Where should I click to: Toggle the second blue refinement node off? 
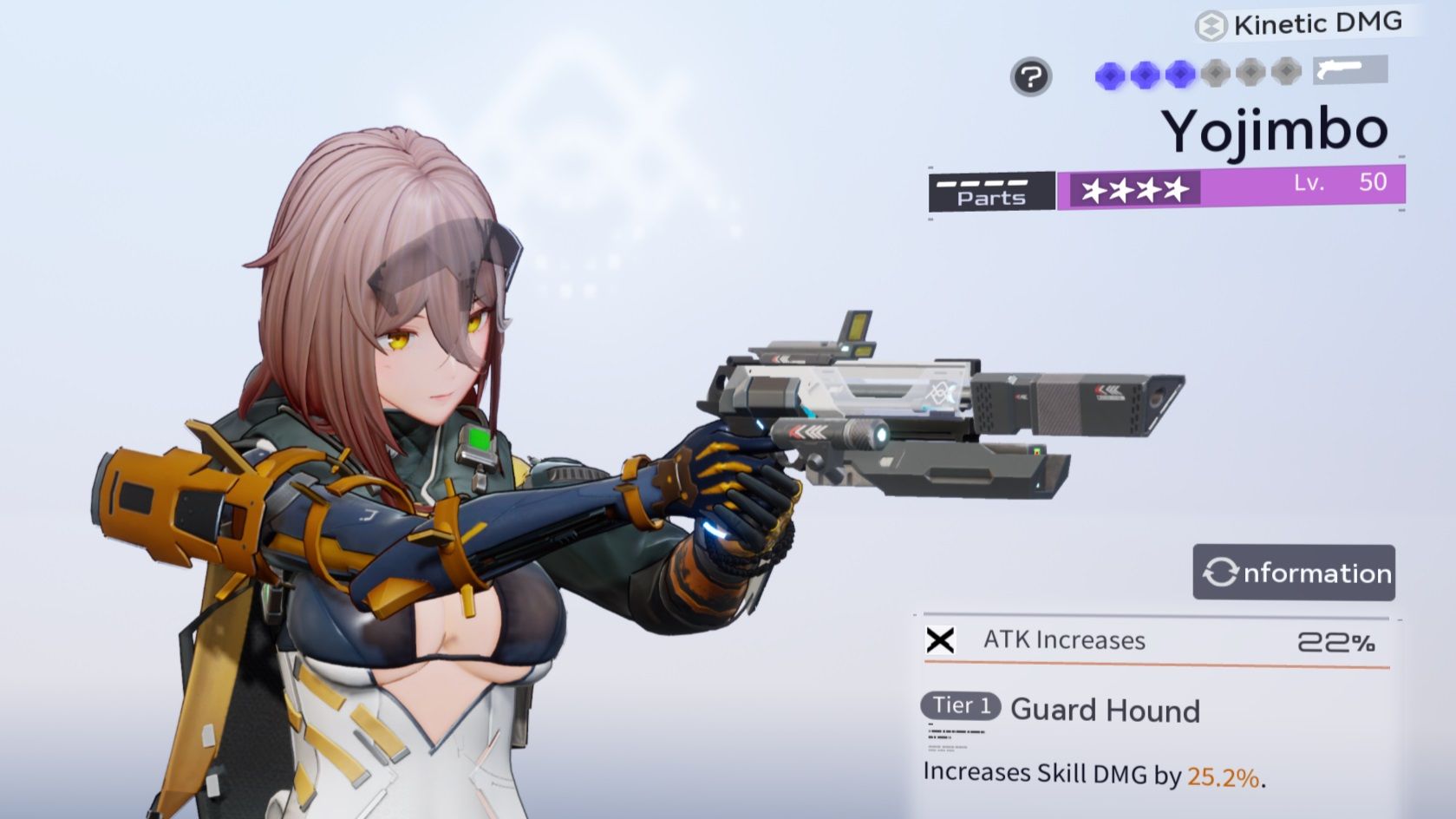[x=1146, y=76]
